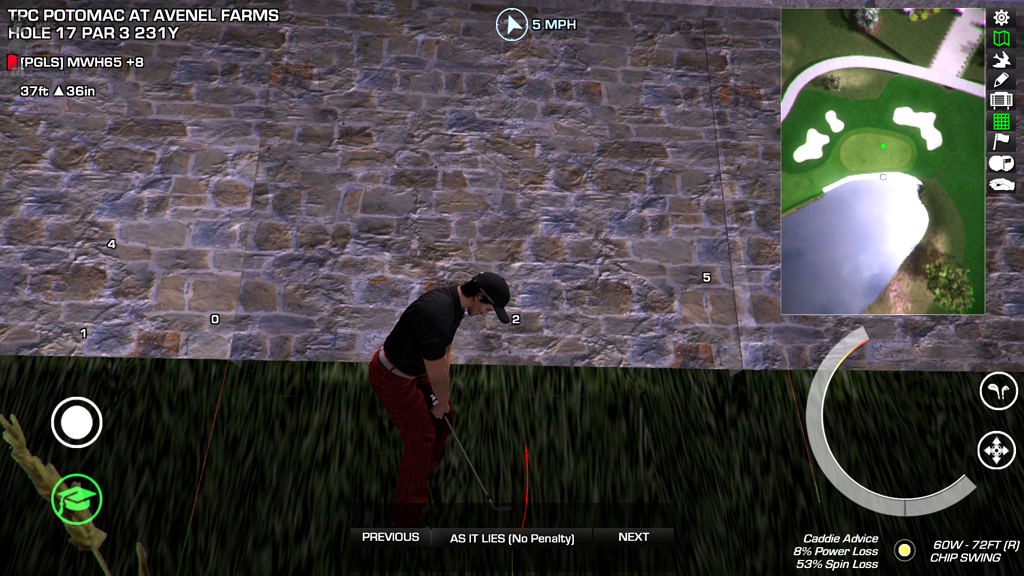
Task: Activate the four-arrow aim adjust button
Action: tap(996, 450)
